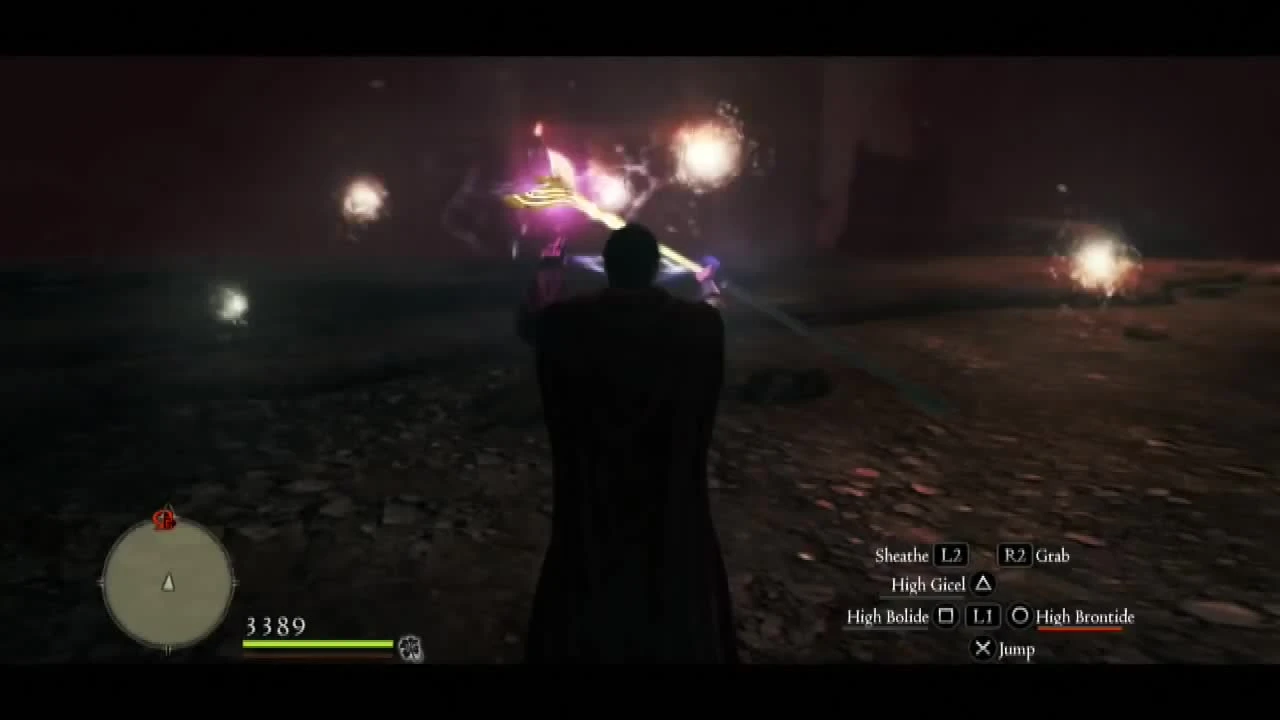The width and height of the screenshot is (1280, 720).
Task: Activate the High Brontide skill label
Action: coord(1085,617)
